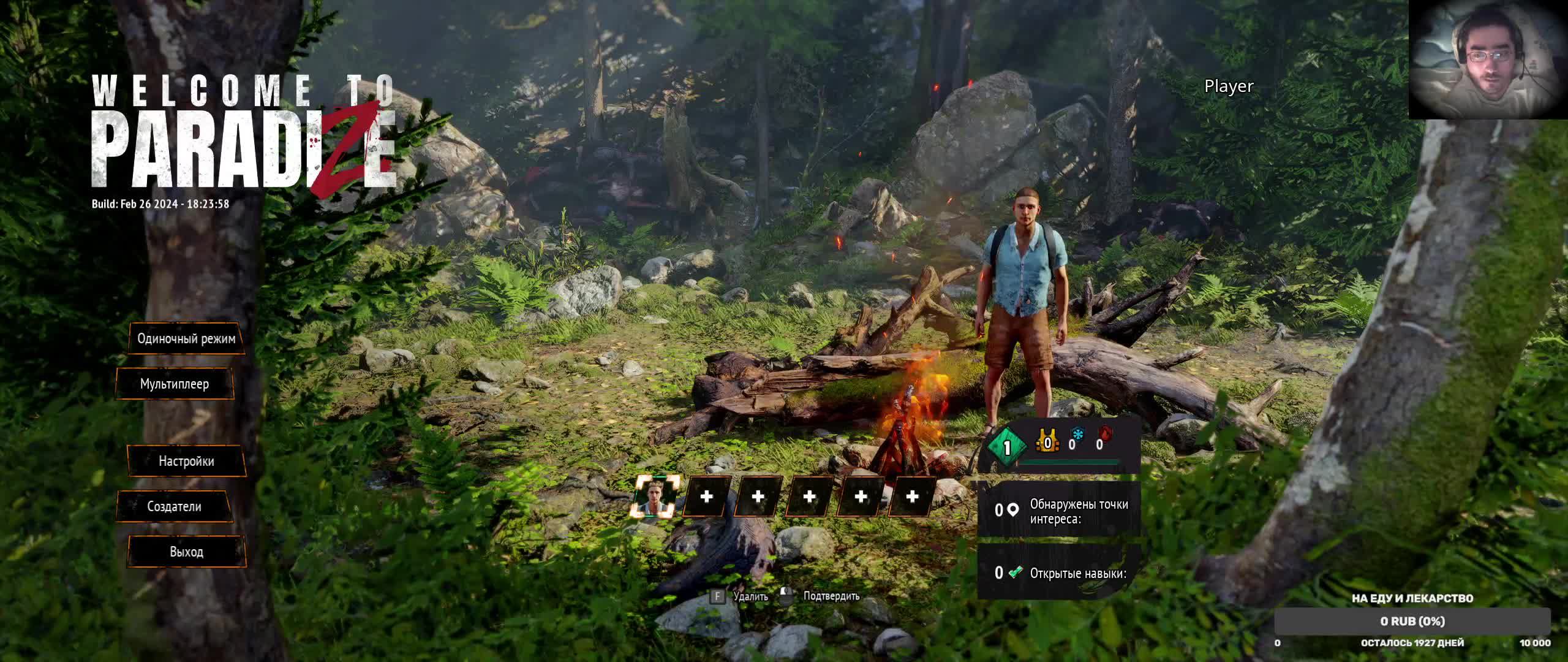1568x662 pixels.
Task: Open the Мультиплеер menu
Action: (x=175, y=384)
